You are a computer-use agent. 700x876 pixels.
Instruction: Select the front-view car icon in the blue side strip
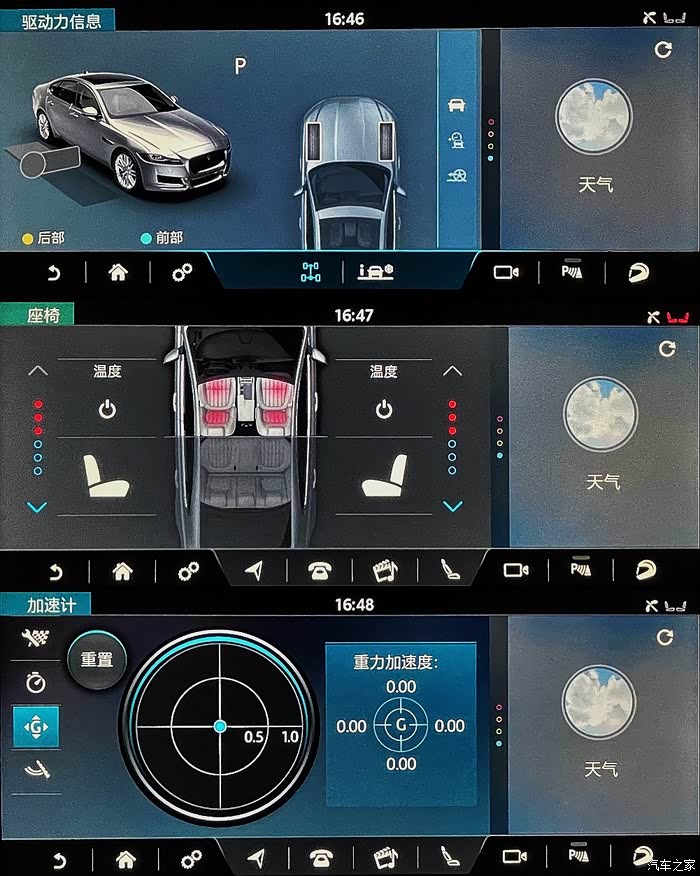pyautogui.click(x=458, y=106)
